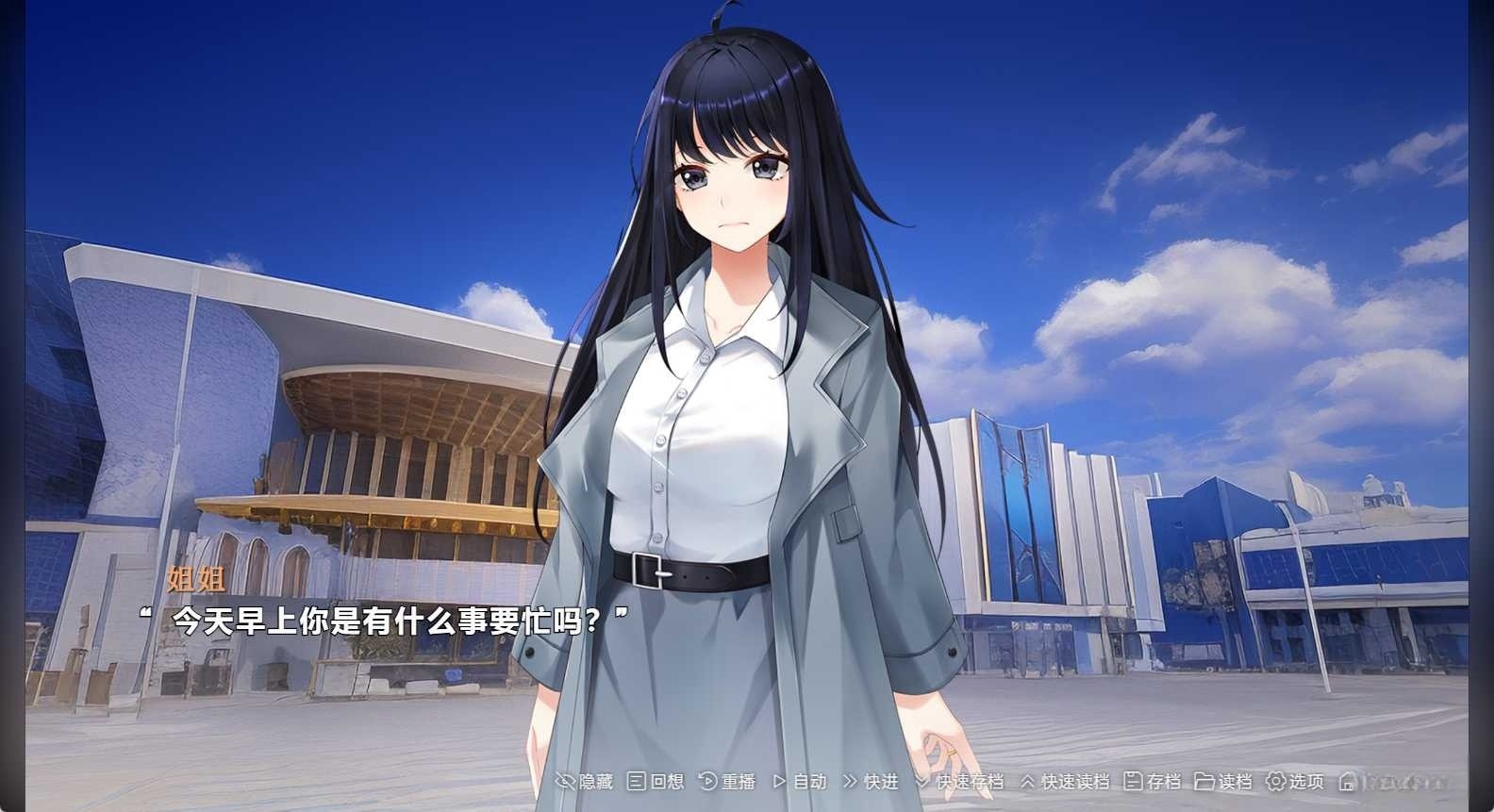Click the play triangle on the 自动 button
Viewport: 1494px width, 812px height.
coord(778,782)
